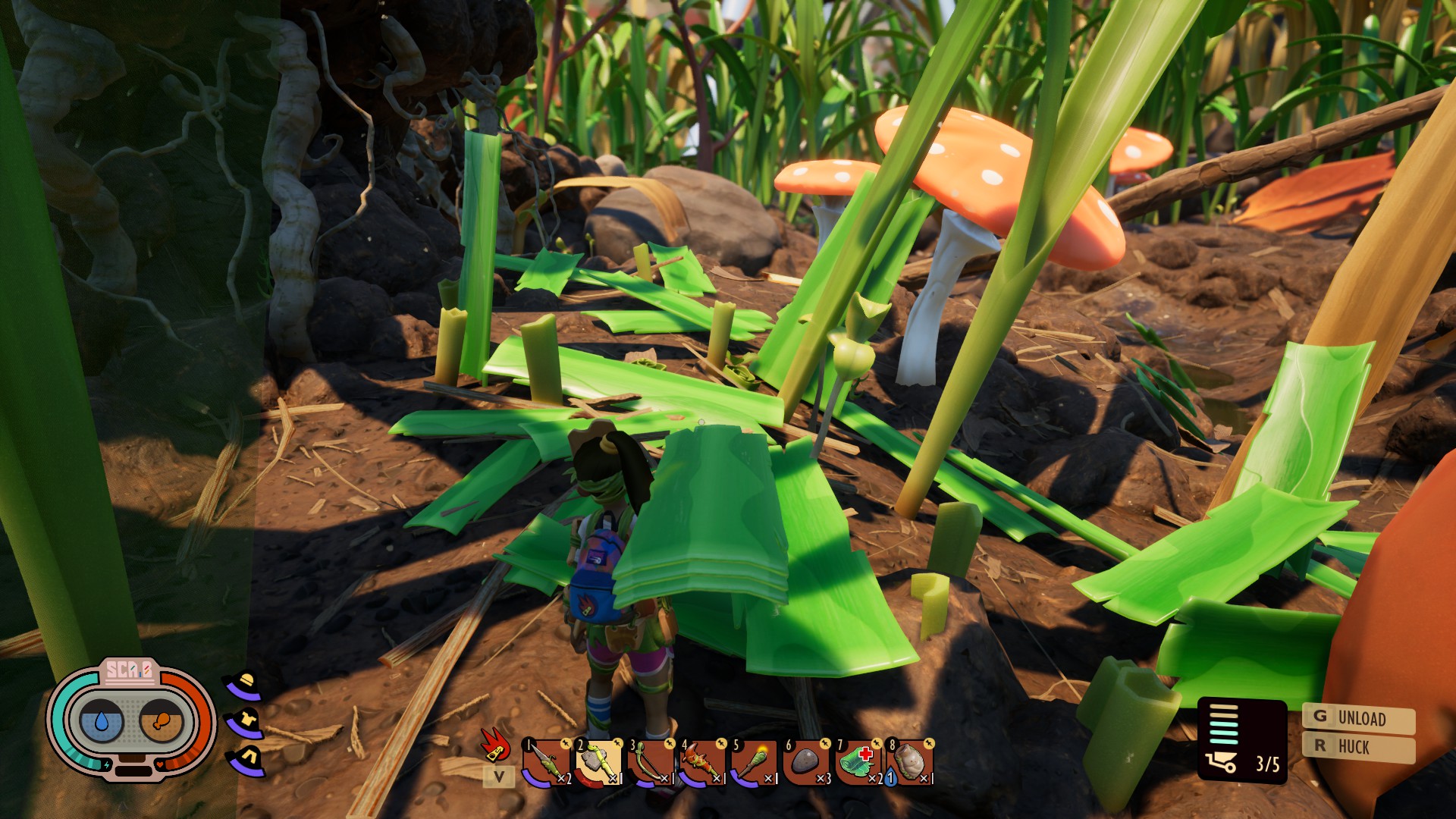This screenshot has height=819, width=1456.
Task: Click the chest armor shirt icon
Action: 246,721
